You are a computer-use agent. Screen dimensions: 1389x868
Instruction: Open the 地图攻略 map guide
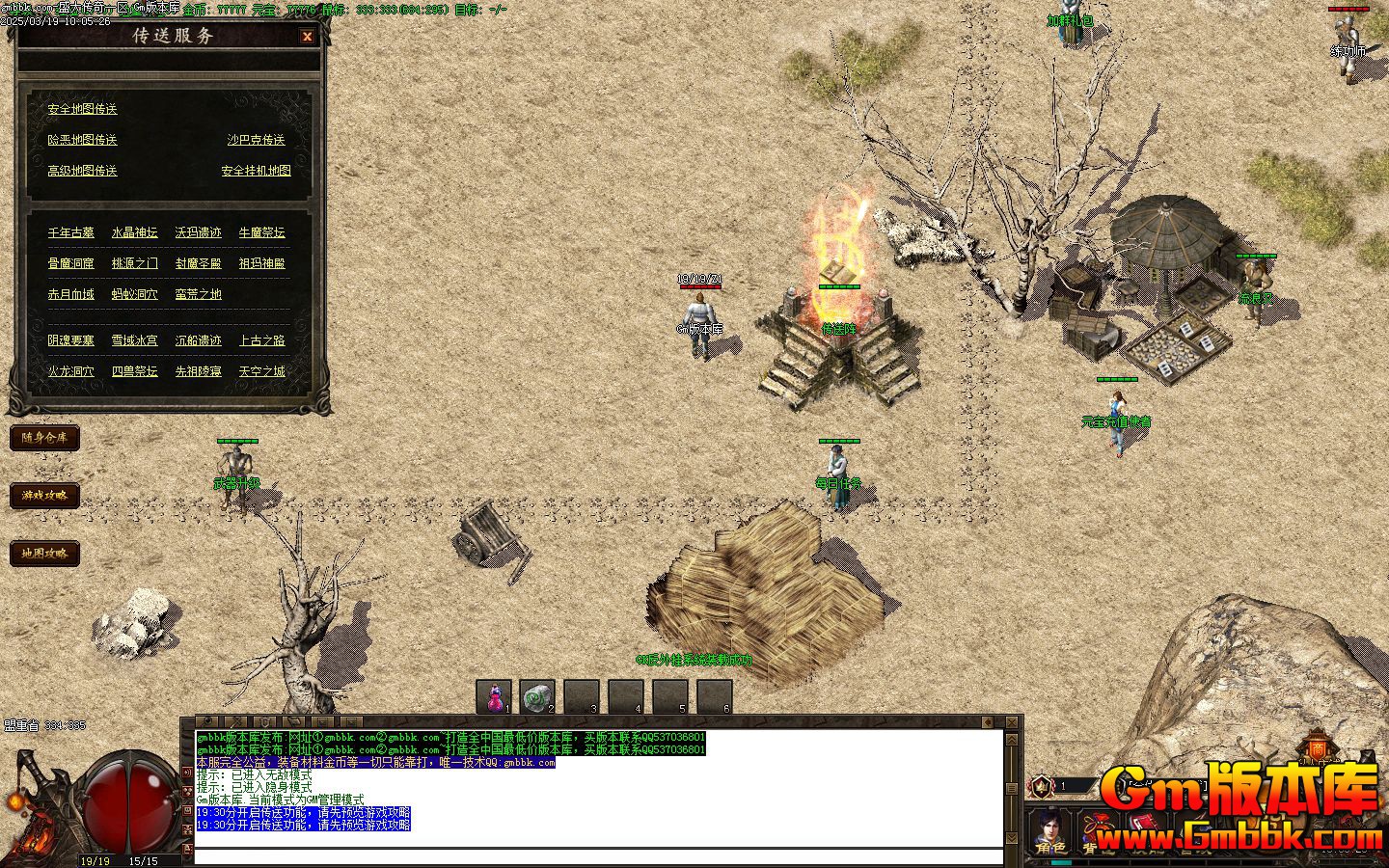[x=44, y=554]
